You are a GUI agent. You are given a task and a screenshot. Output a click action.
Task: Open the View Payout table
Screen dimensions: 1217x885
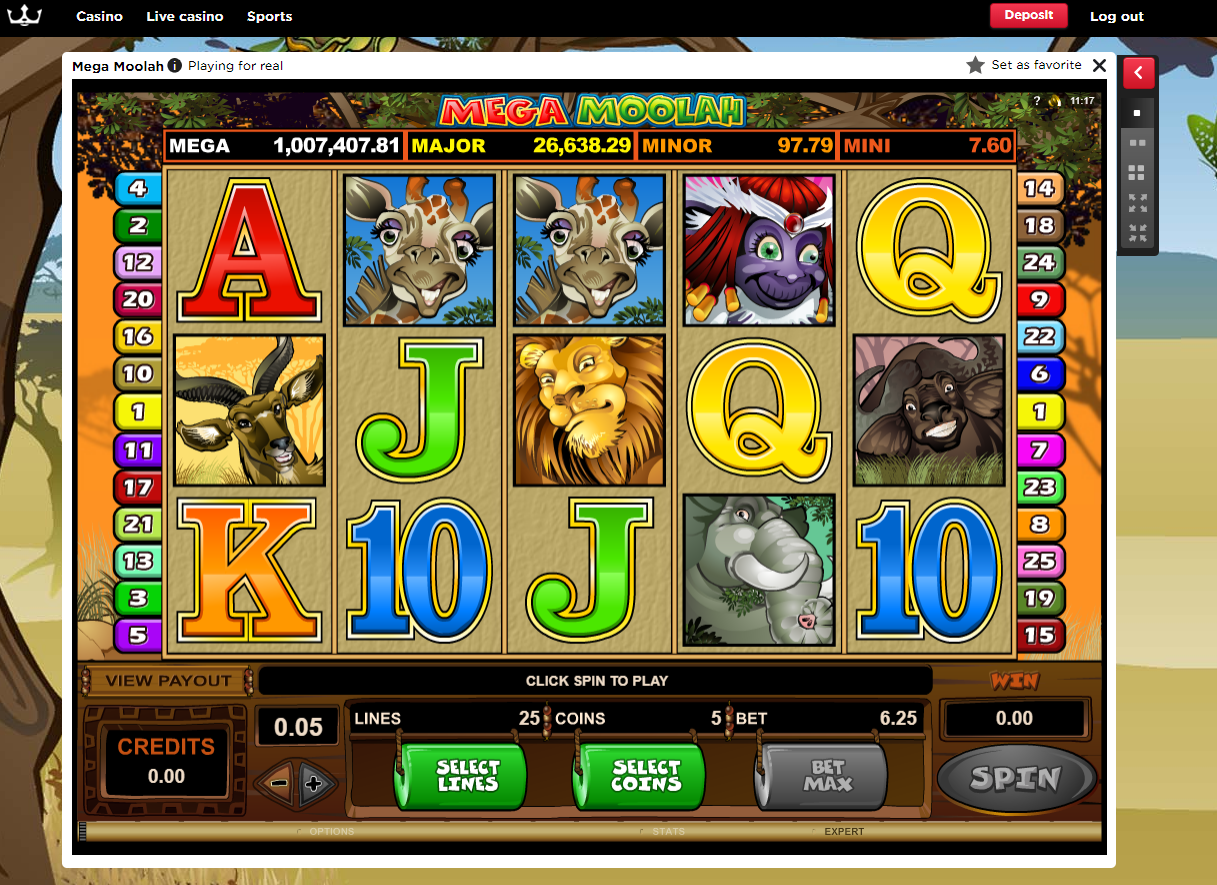(x=167, y=681)
